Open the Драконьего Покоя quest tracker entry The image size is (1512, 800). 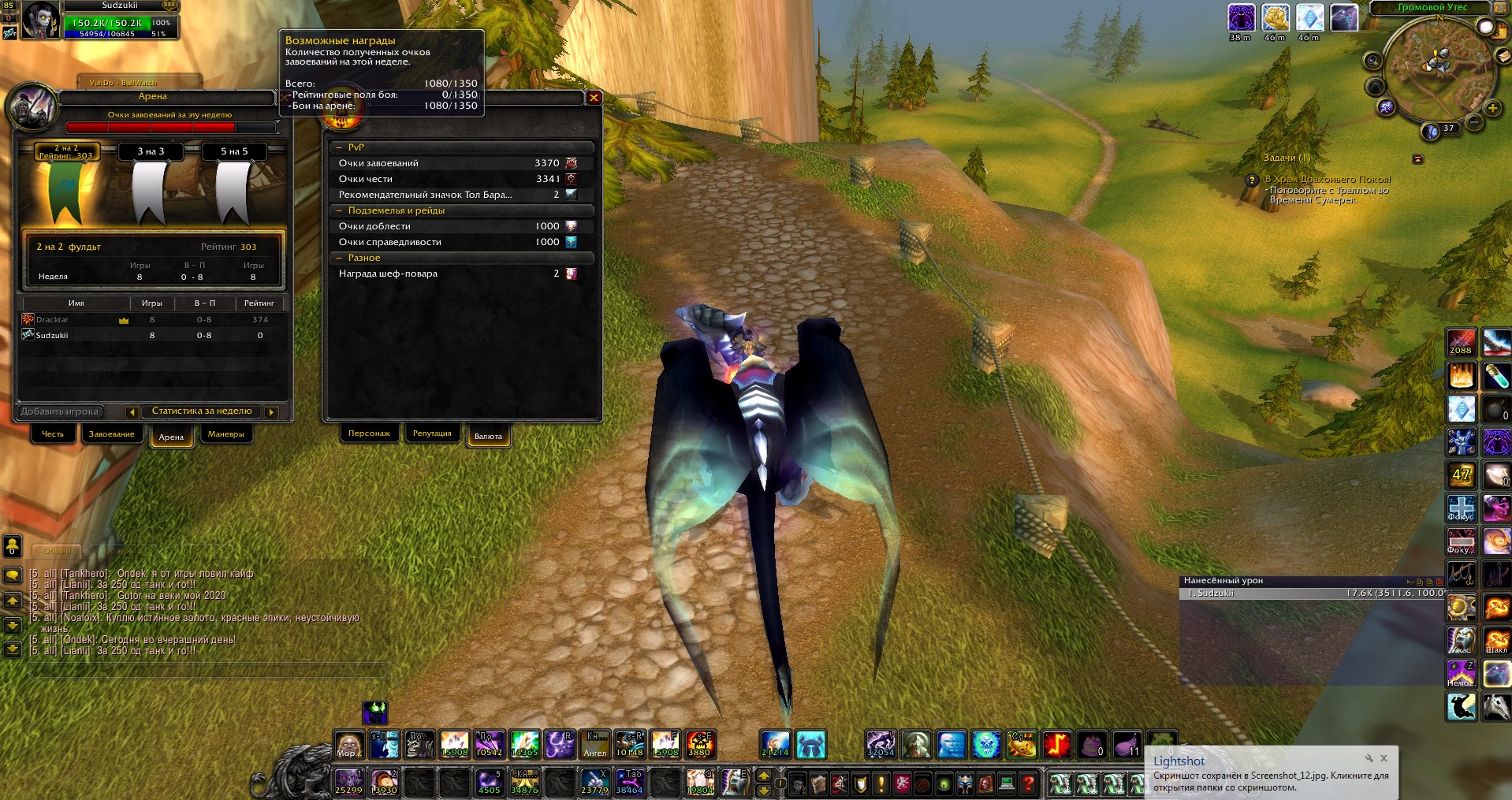(1328, 180)
